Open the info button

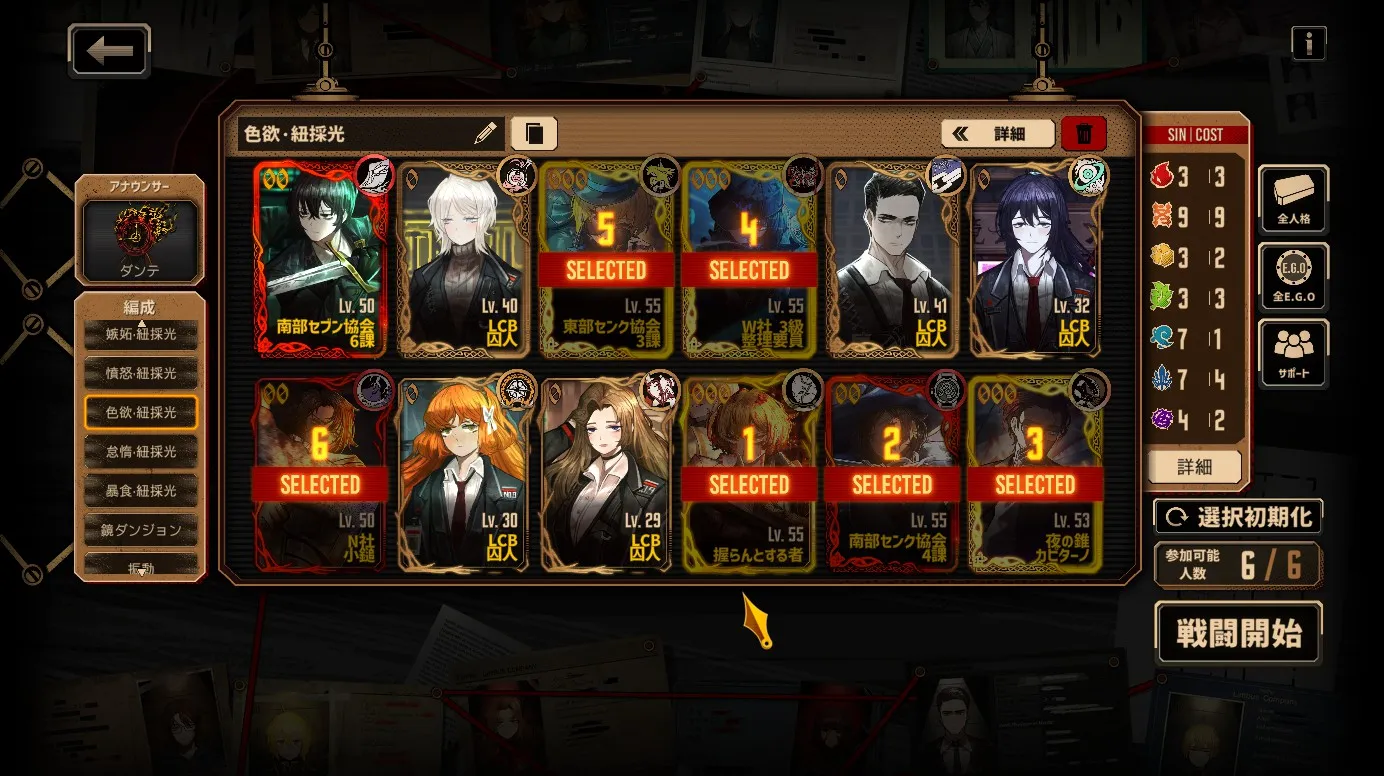1308,43
